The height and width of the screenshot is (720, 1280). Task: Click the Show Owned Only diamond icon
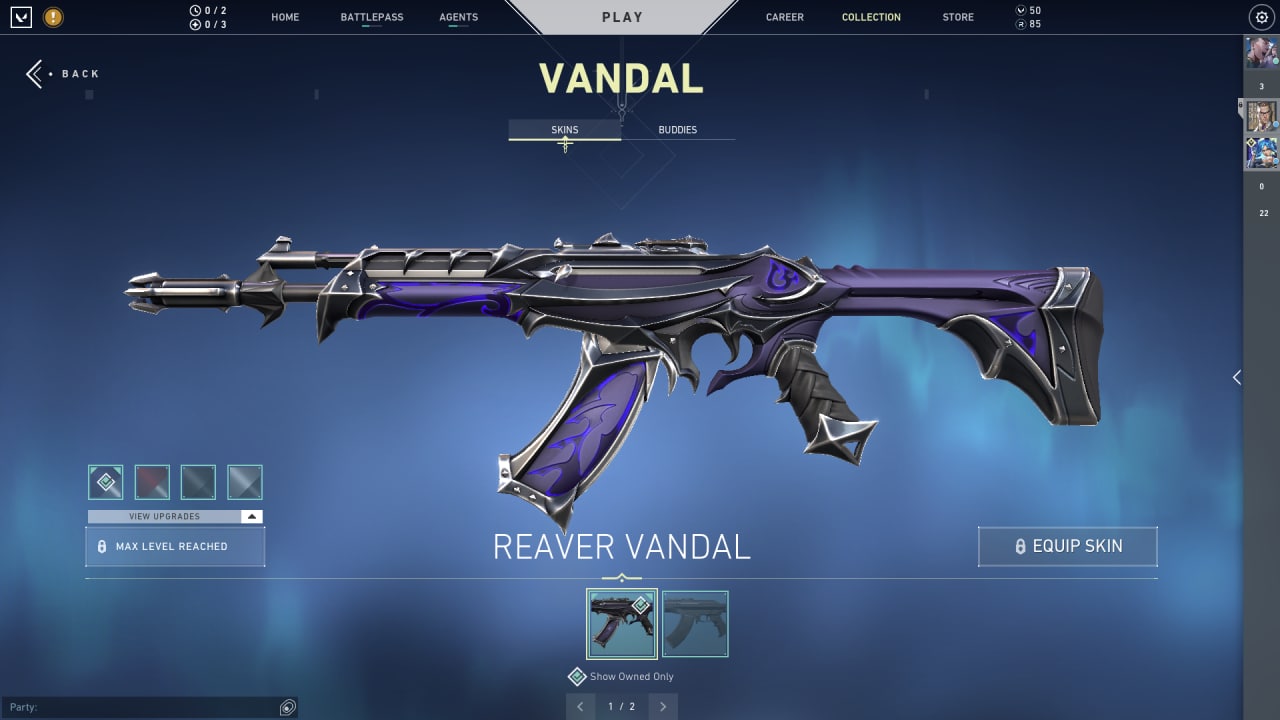pyautogui.click(x=577, y=676)
